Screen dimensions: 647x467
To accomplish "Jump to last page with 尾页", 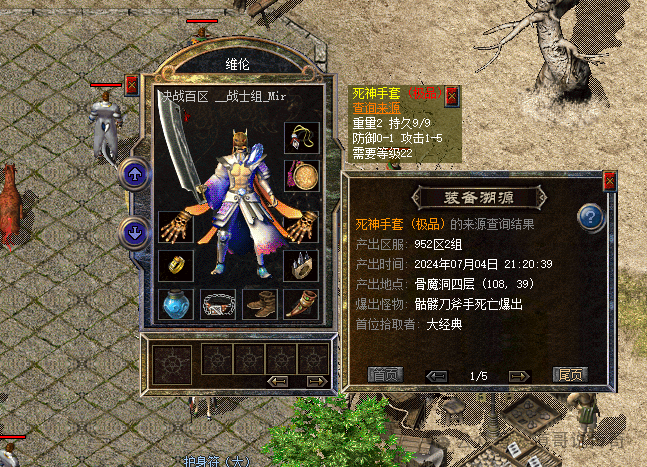I will (569, 375).
